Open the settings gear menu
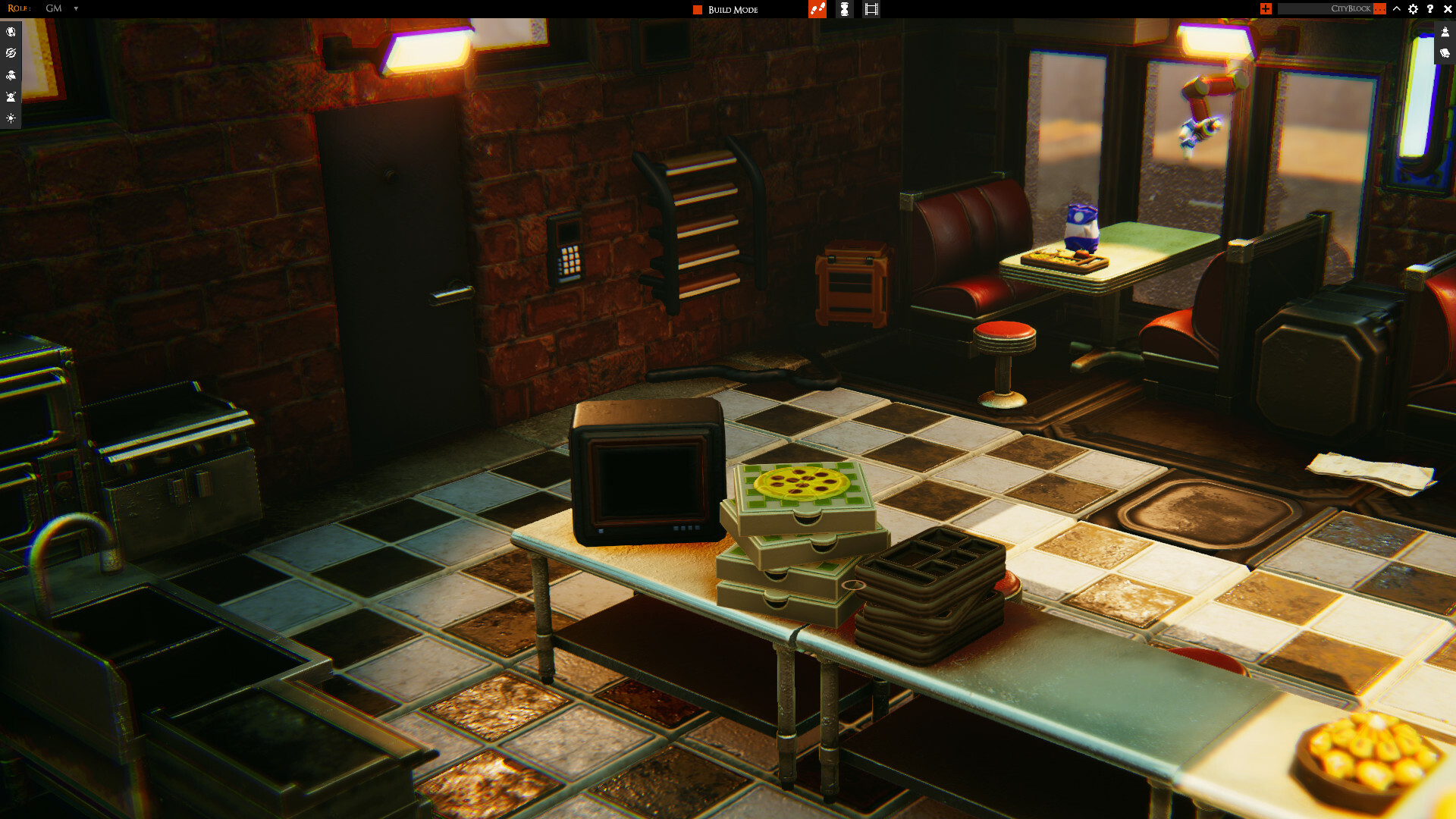 point(1413,9)
